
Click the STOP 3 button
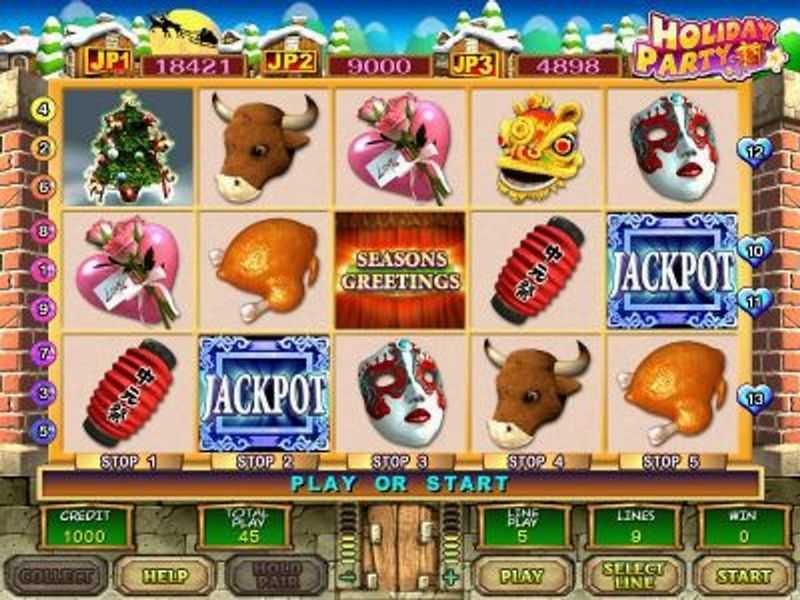coord(400,462)
